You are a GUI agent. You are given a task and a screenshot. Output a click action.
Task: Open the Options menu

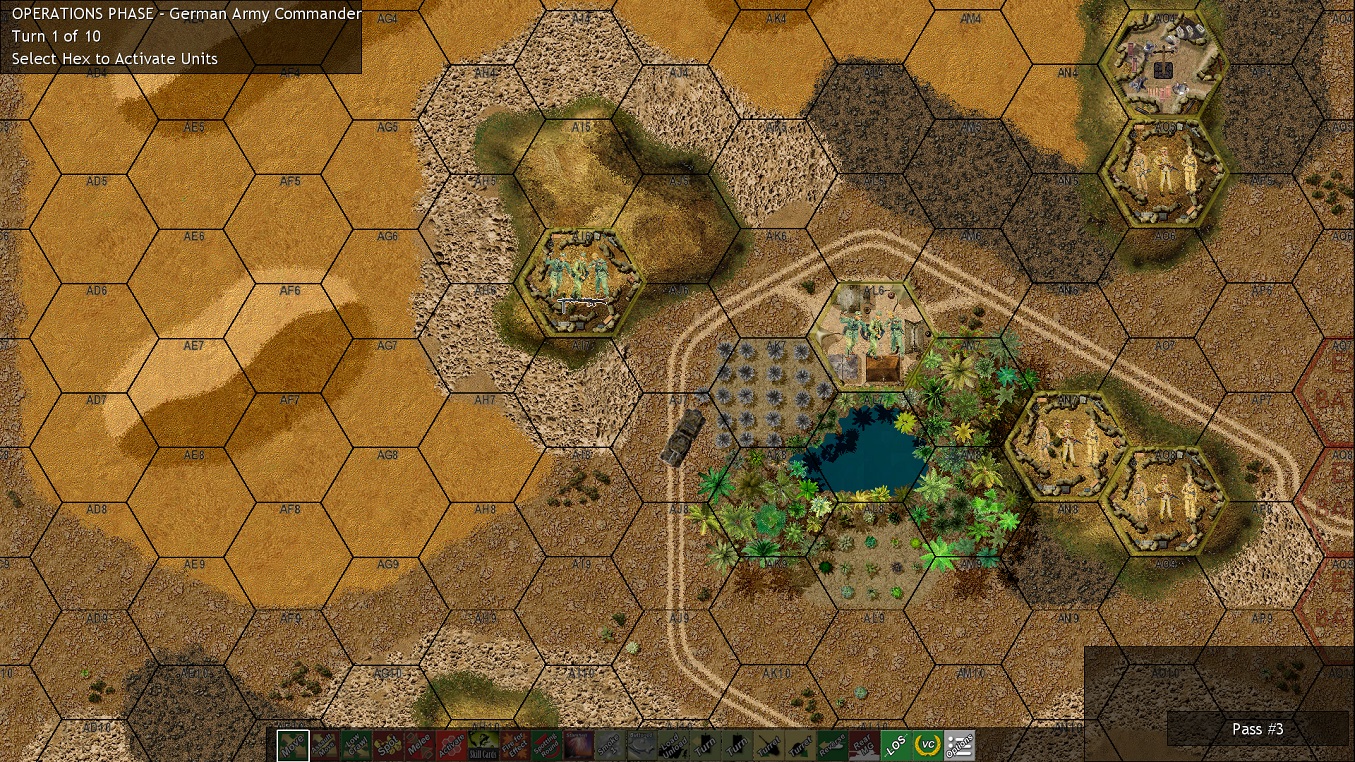click(959, 744)
